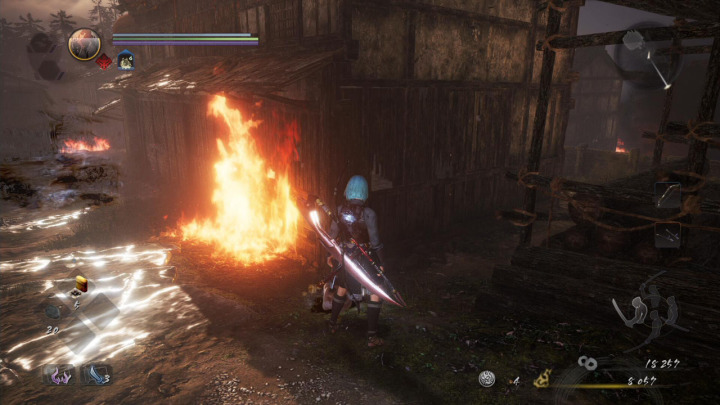Use the elixir item in the top shortcut slot
Screen dimensions: 720x405
(80, 285)
